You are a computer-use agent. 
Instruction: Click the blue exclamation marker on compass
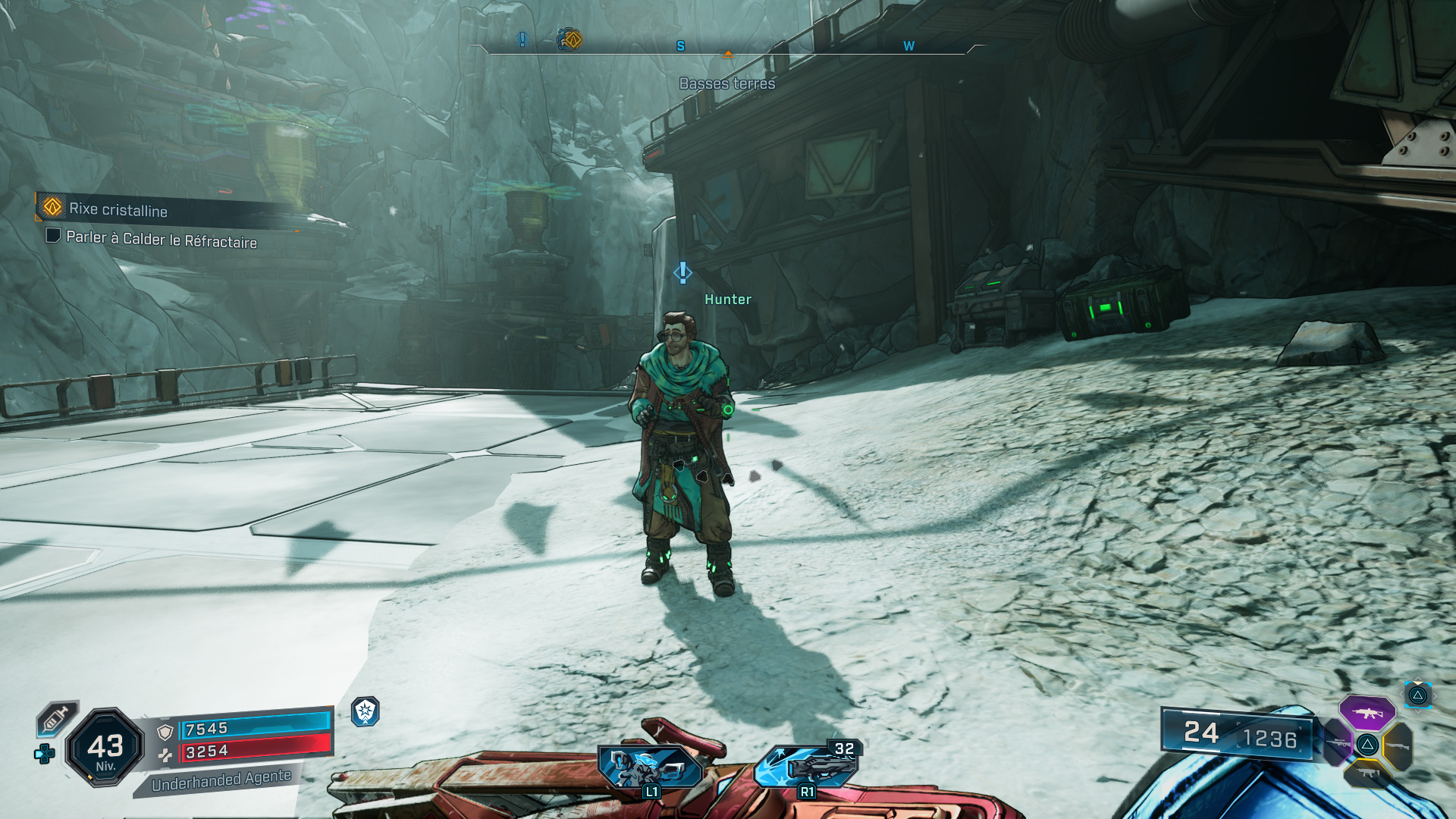point(522,39)
